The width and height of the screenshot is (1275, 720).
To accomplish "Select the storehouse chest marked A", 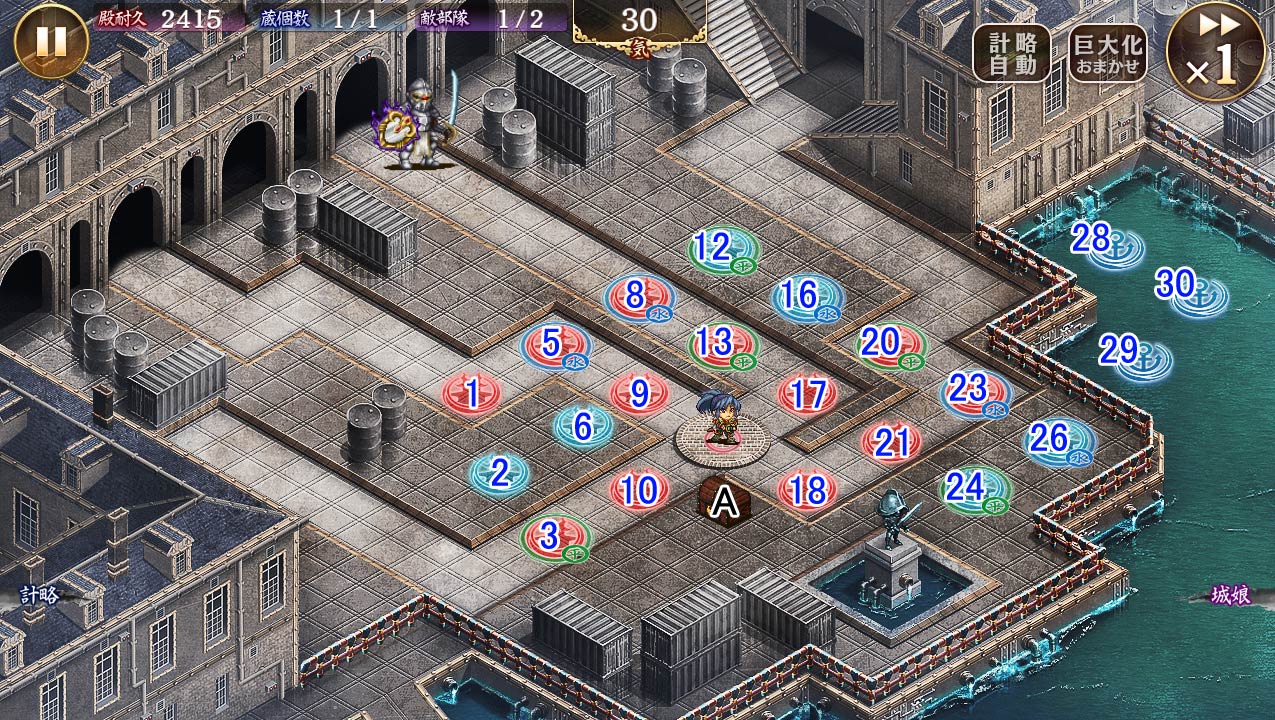I will [724, 501].
